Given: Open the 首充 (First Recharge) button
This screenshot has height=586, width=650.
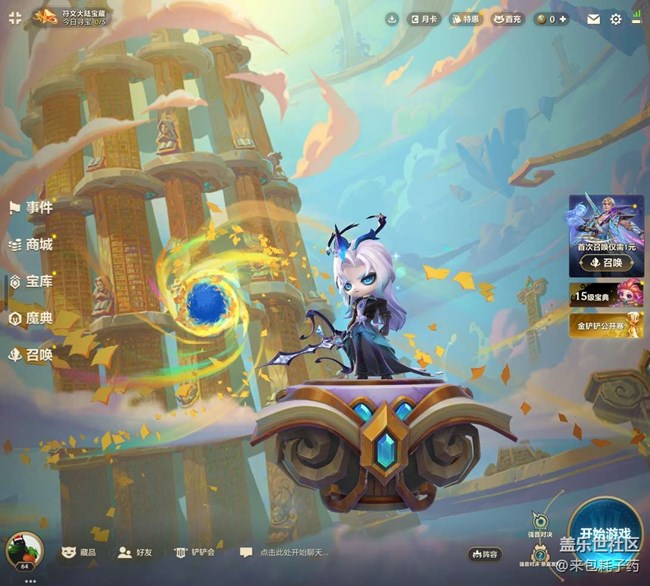Looking at the screenshot, I should (506, 19).
